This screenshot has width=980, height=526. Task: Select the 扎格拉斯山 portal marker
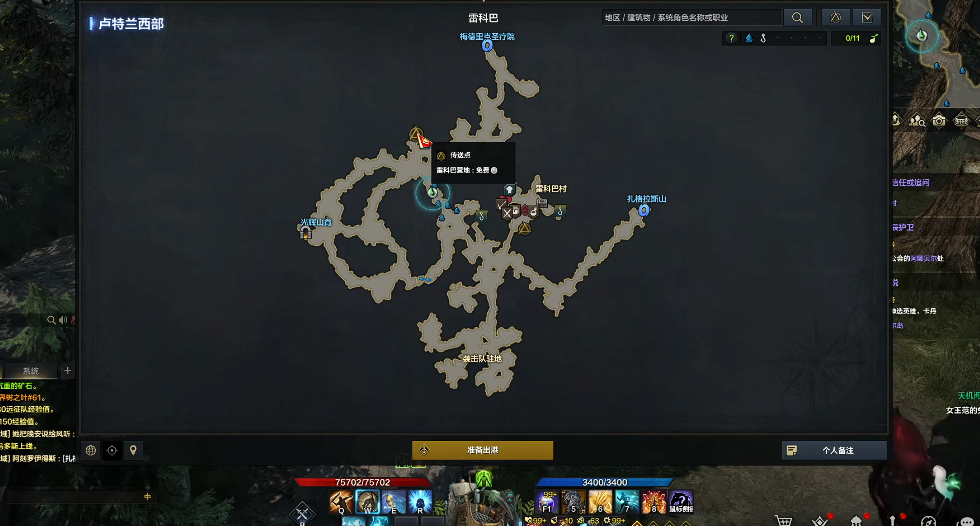click(644, 210)
